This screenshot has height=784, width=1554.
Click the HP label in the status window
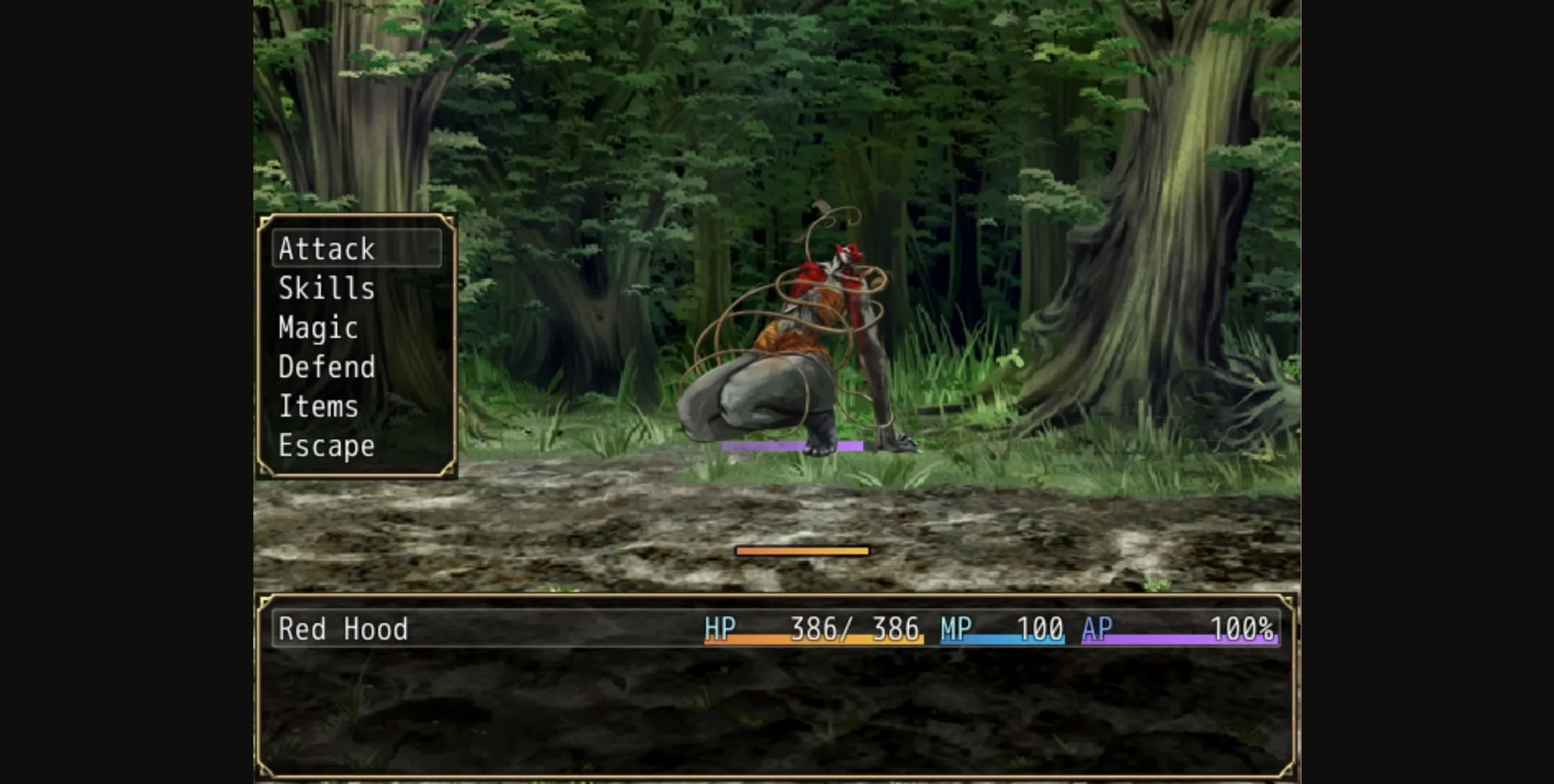click(721, 629)
